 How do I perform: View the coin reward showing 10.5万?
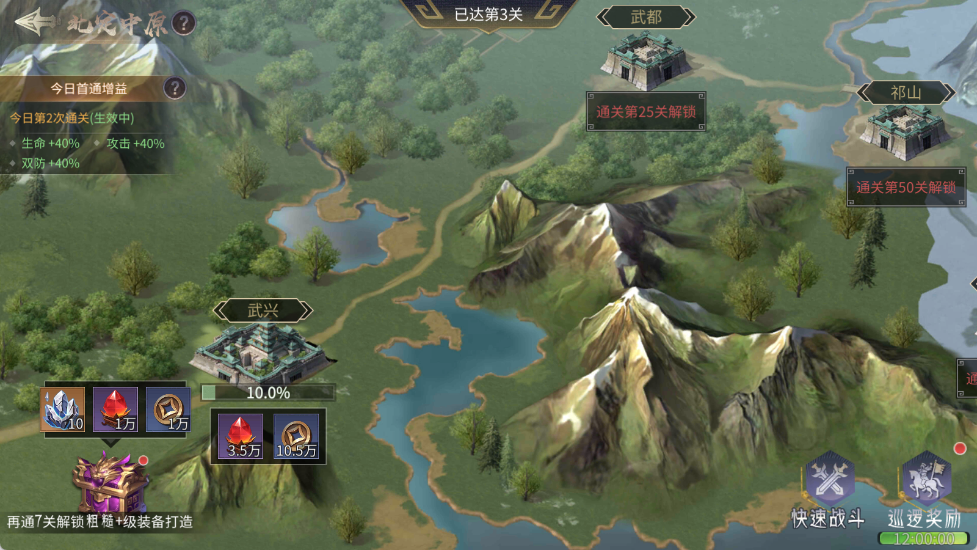pos(295,436)
